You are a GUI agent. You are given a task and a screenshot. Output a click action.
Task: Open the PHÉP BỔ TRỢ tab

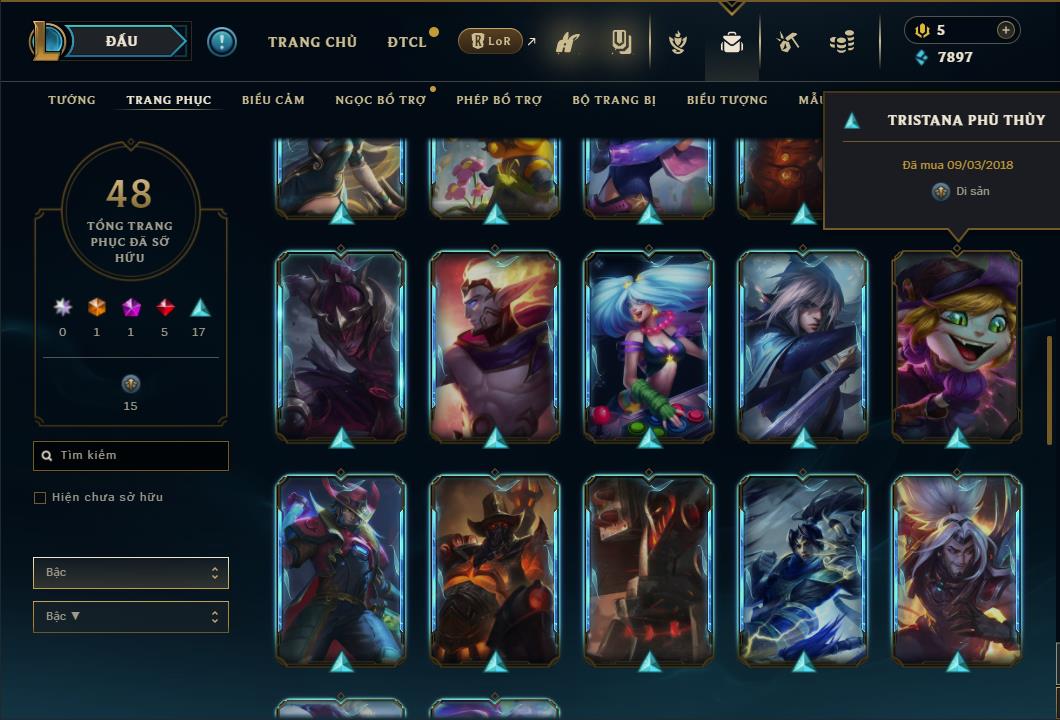(500, 100)
